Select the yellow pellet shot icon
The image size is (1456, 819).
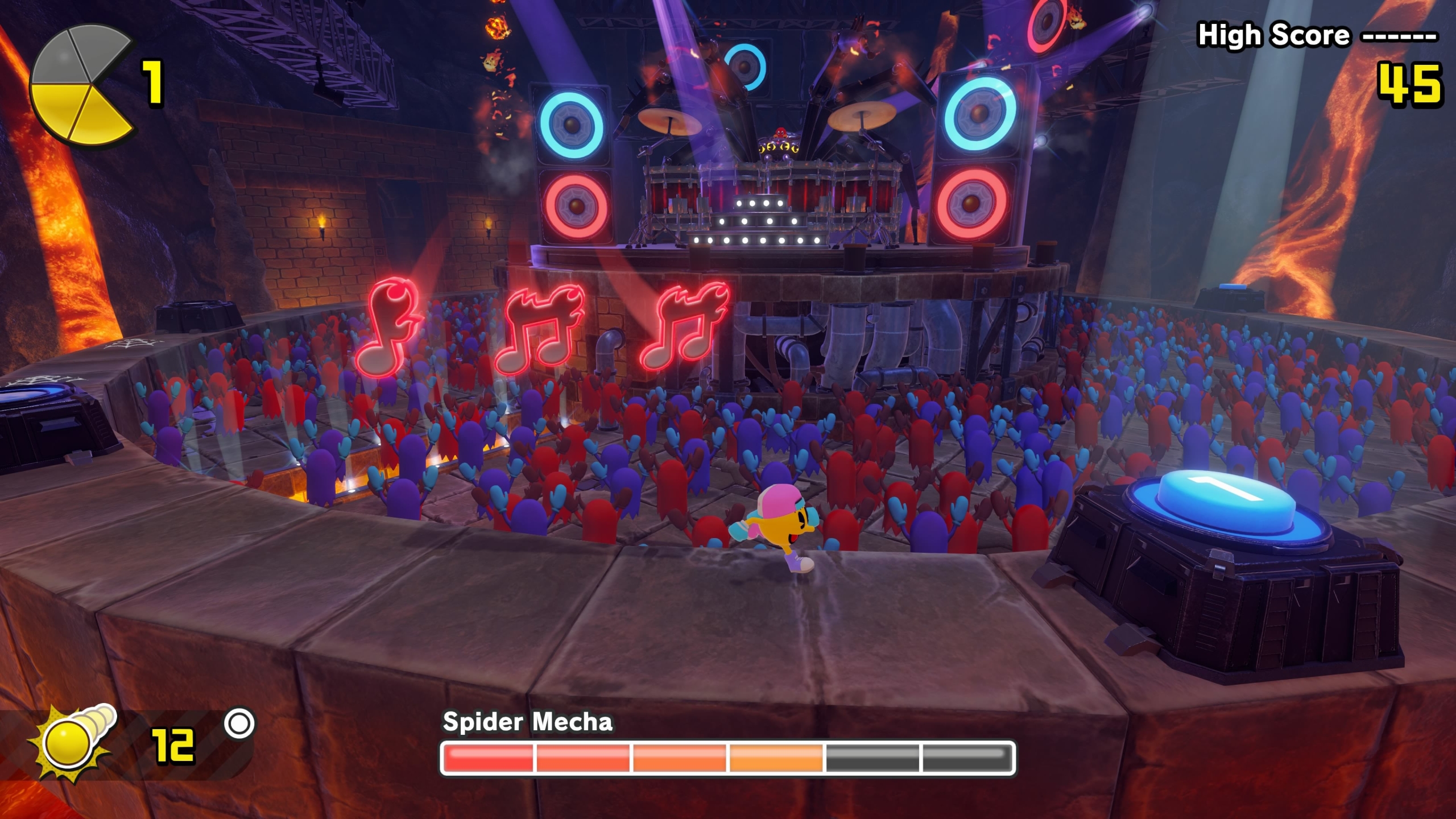point(73,741)
